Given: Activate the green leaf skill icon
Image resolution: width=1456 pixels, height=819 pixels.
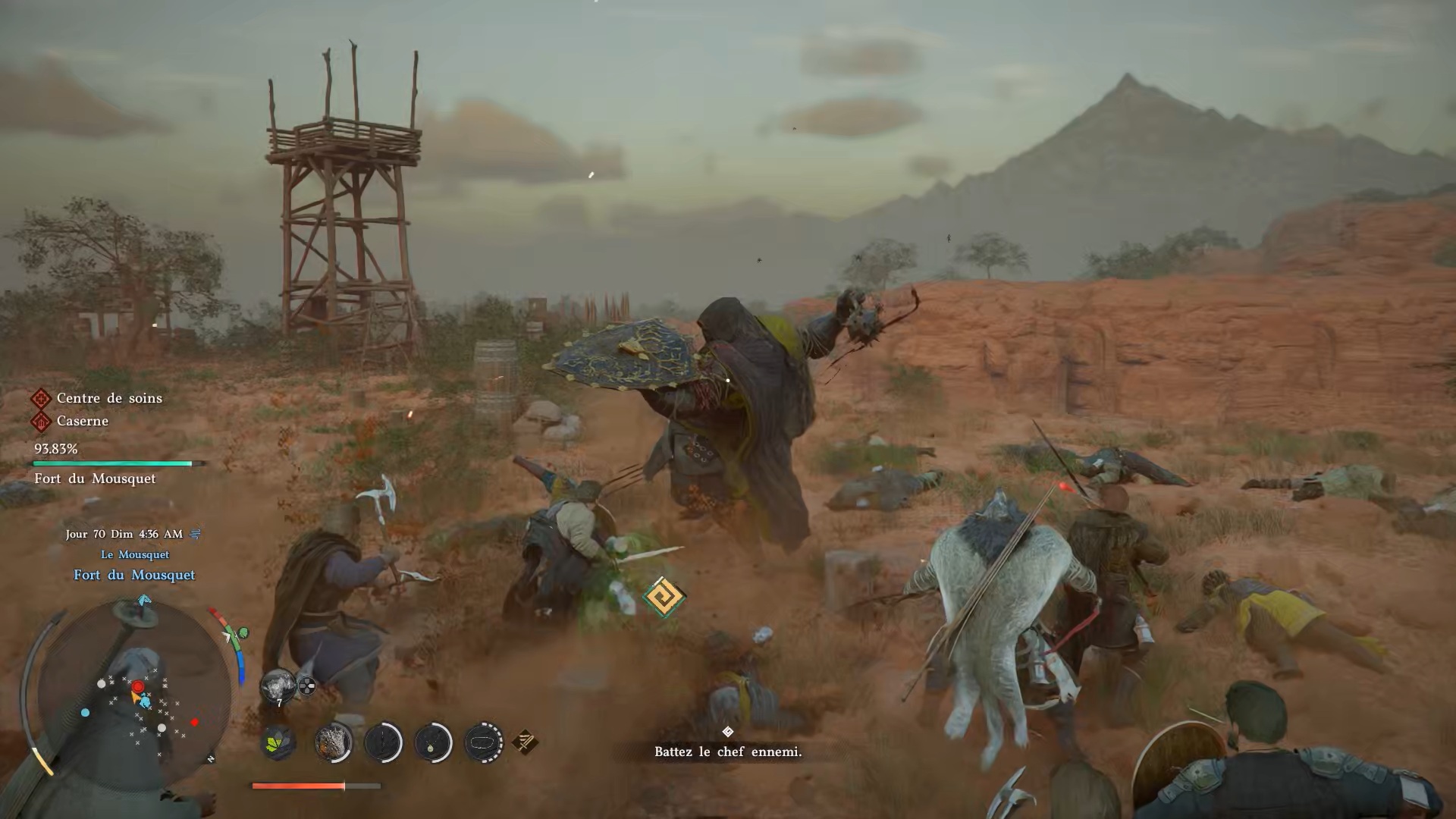Looking at the screenshot, I should click(x=279, y=742).
